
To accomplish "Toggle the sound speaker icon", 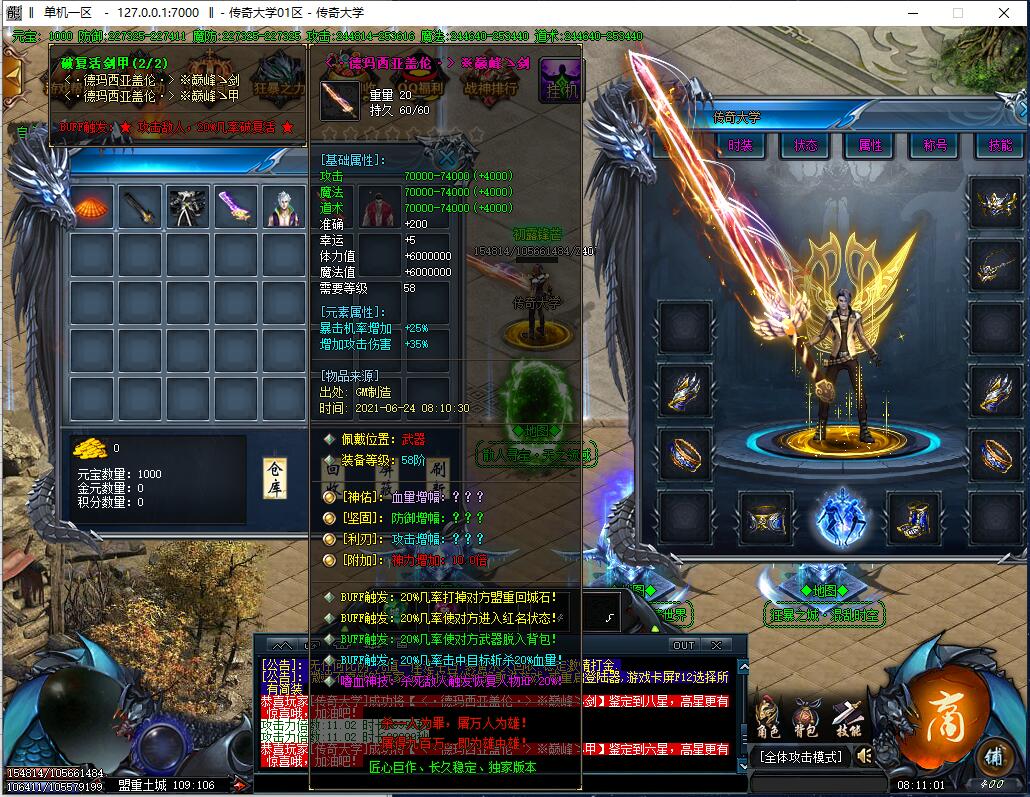I will pyautogui.click(x=862, y=756).
